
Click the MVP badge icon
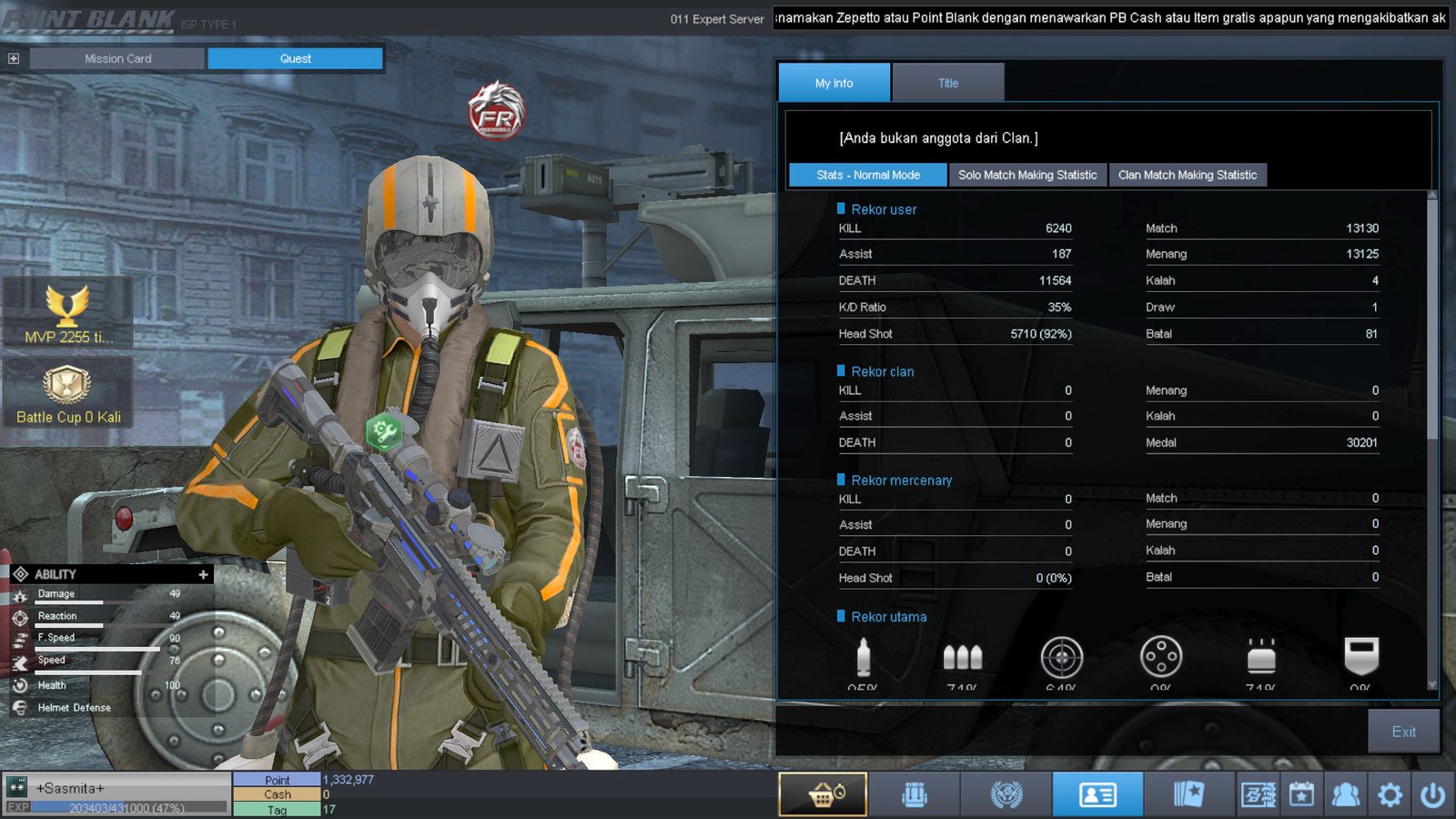coord(67,307)
